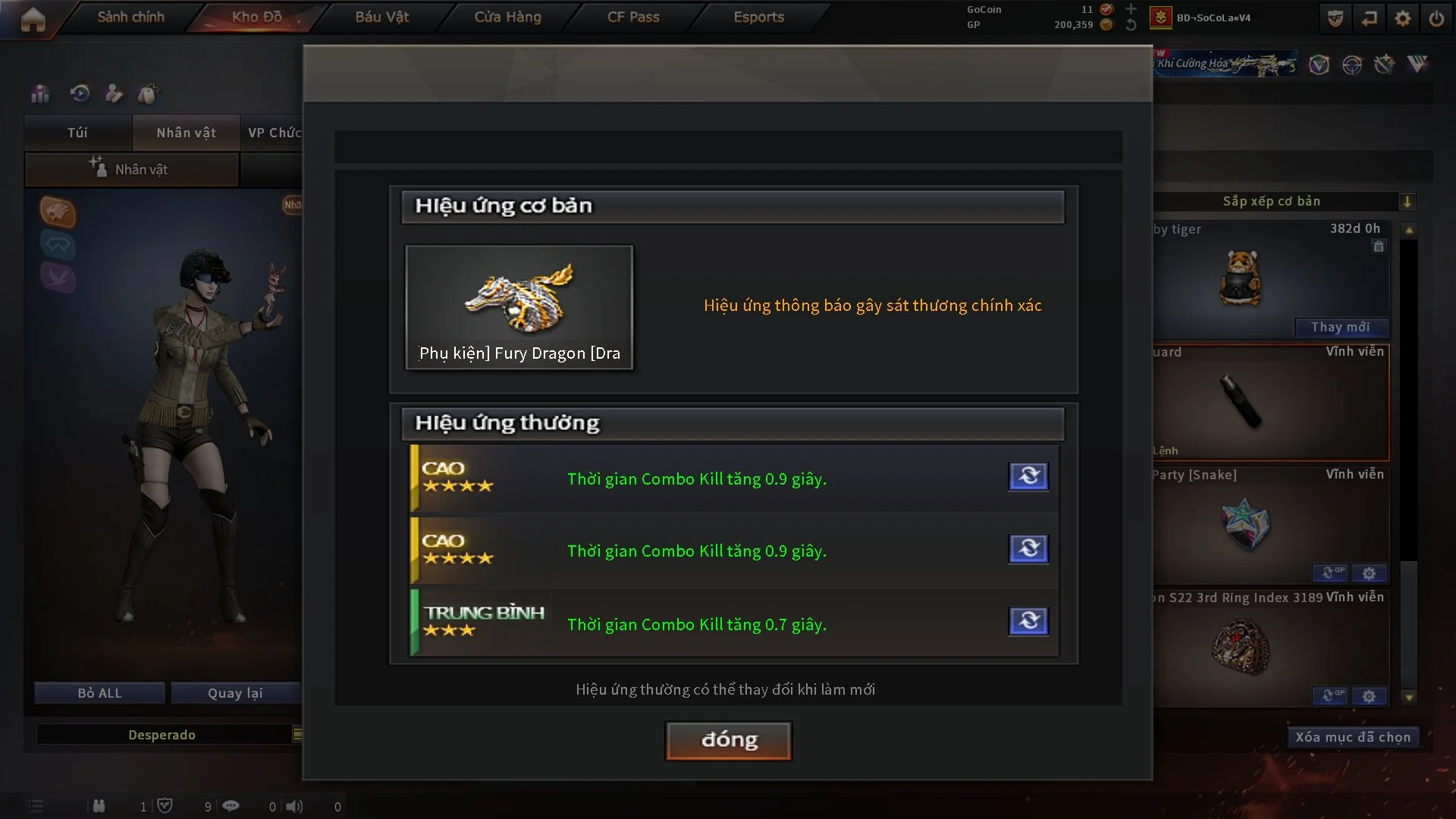Refresh the TRUNG BÌNH Combo Kill effect

(1028, 621)
